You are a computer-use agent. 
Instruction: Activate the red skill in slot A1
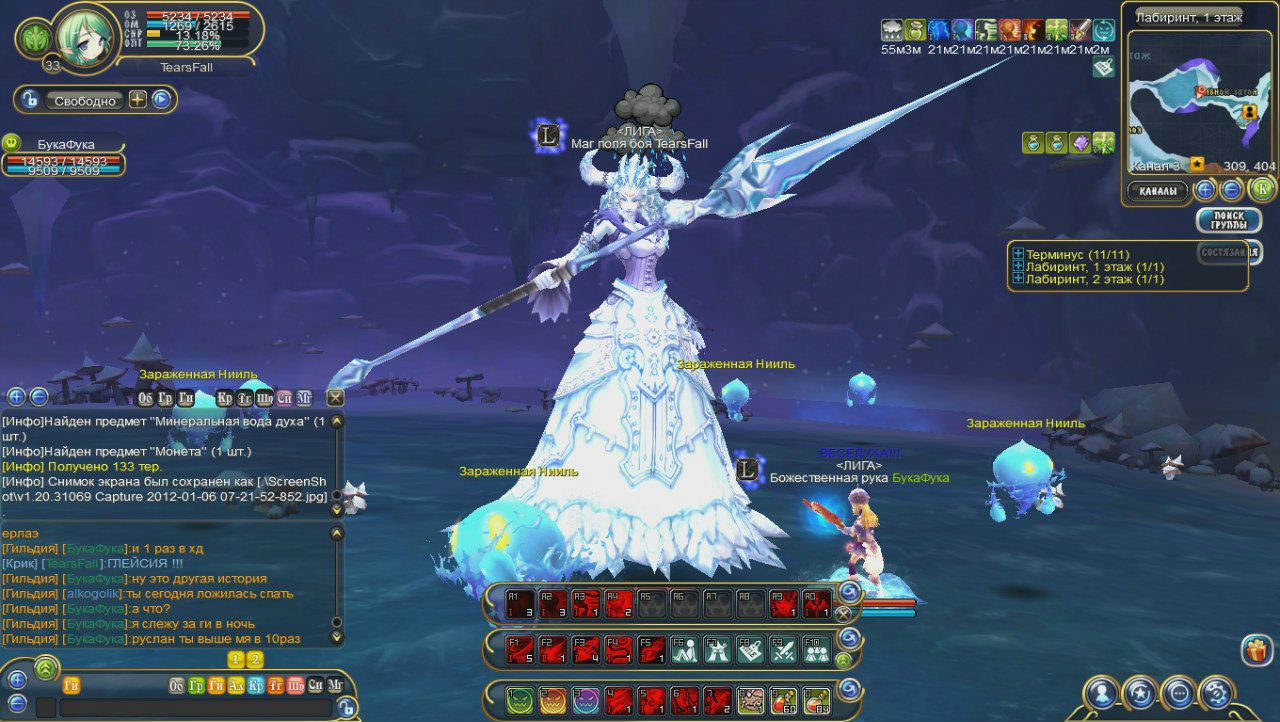pyautogui.click(x=520, y=603)
